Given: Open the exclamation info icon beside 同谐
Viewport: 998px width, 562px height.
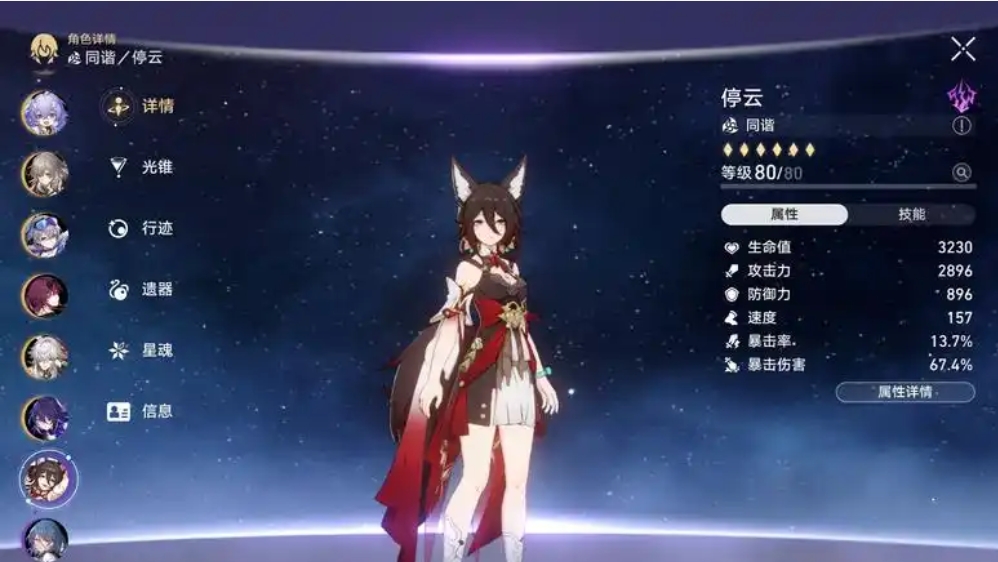Looking at the screenshot, I should tap(961, 126).
